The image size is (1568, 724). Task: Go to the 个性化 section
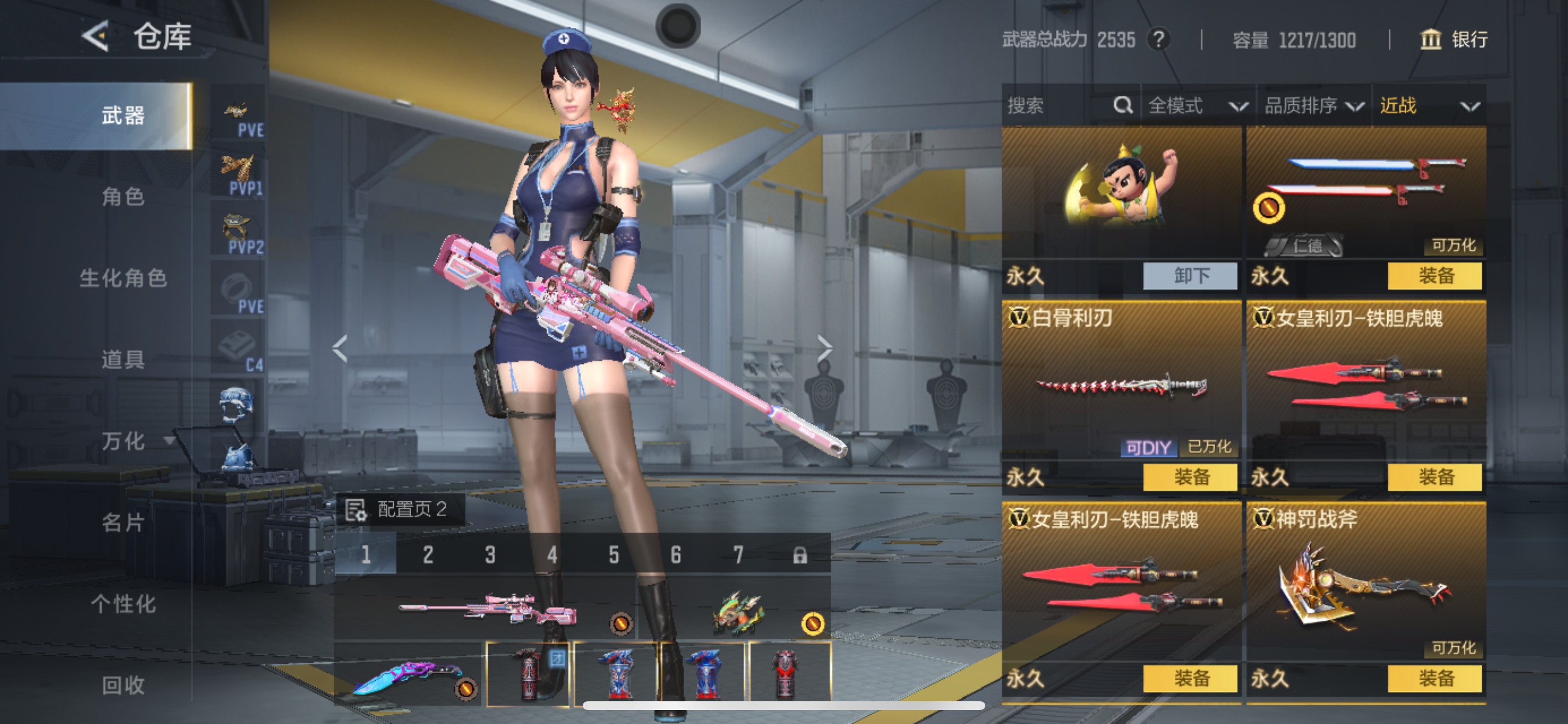pos(123,603)
